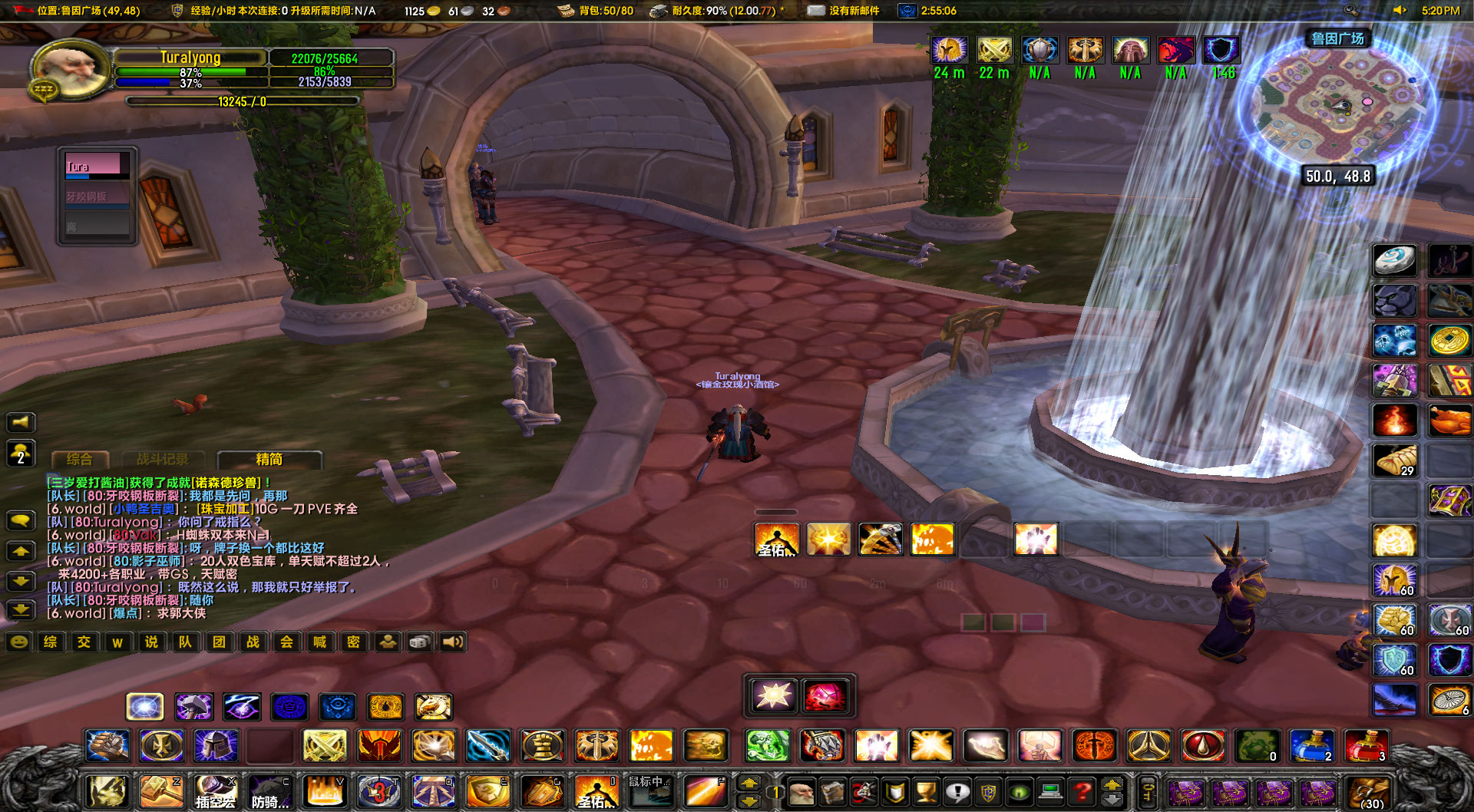Click the 队 party chat button
Image resolution: width=1474 pixels, height=812 pixels.
coord(185,642)
